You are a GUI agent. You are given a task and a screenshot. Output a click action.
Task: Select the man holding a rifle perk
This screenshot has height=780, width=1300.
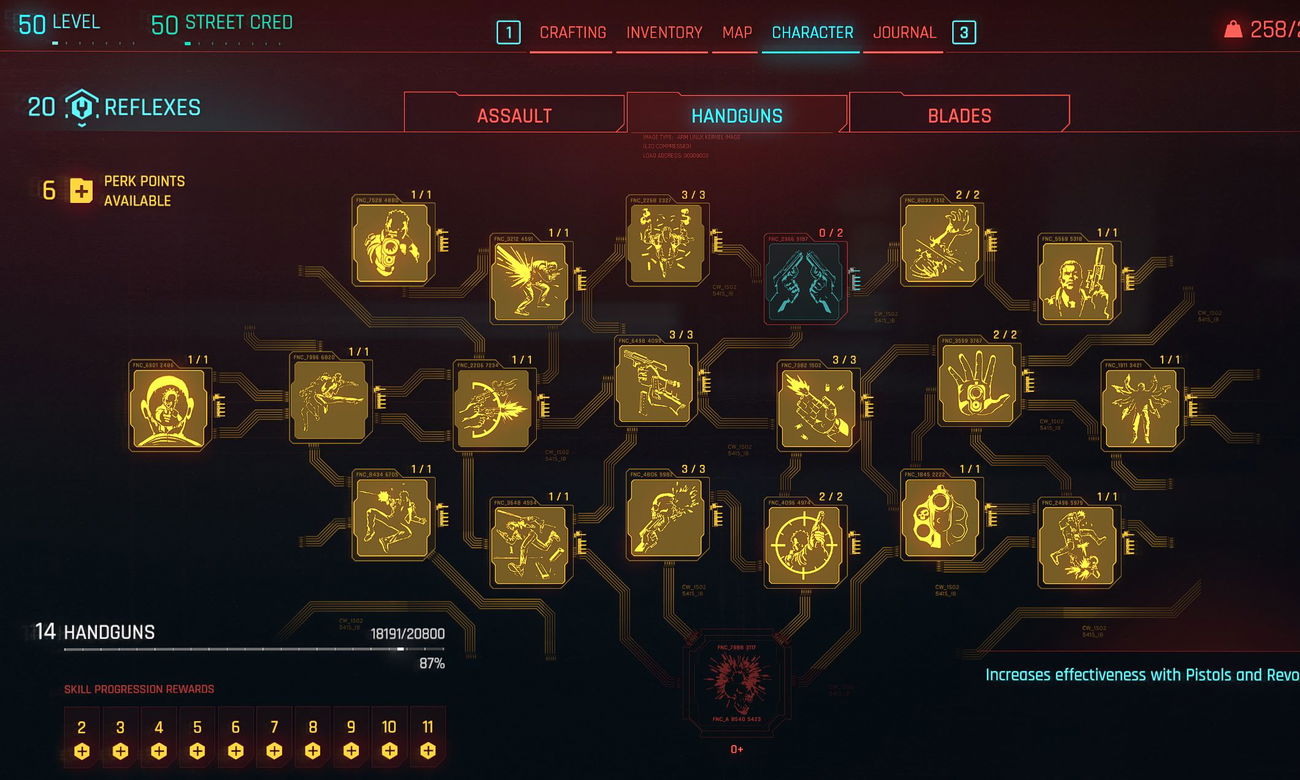(1078, 282)
